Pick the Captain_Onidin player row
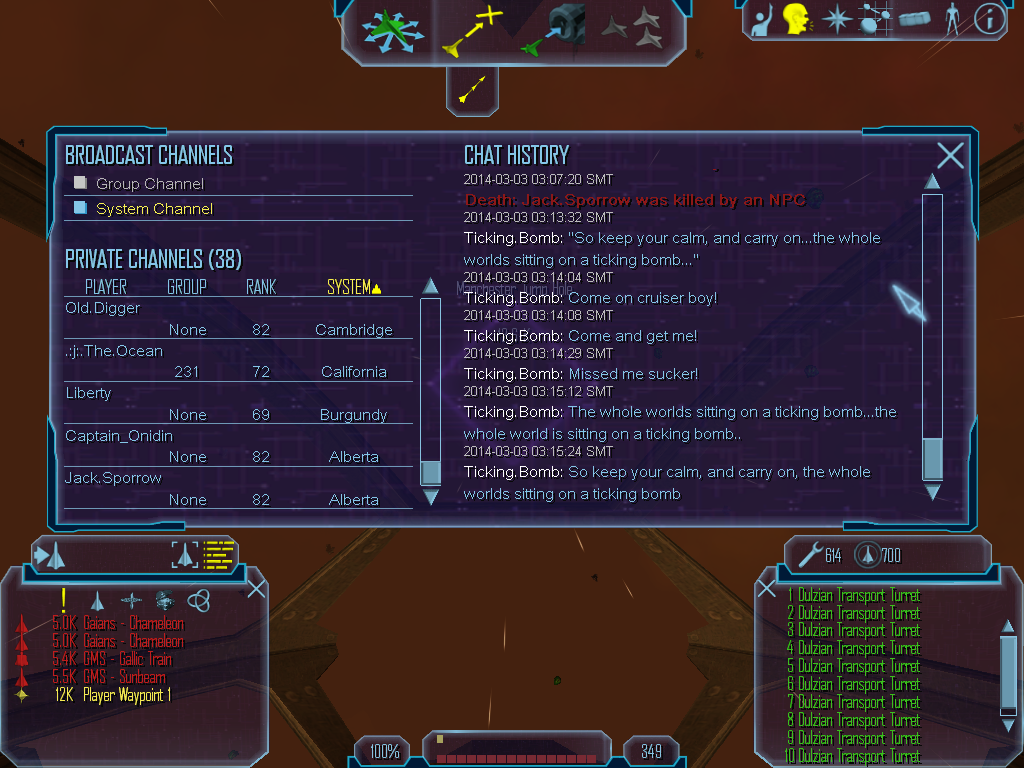The width and height of the screenshot is (1024, 768). tap(119, 436)
